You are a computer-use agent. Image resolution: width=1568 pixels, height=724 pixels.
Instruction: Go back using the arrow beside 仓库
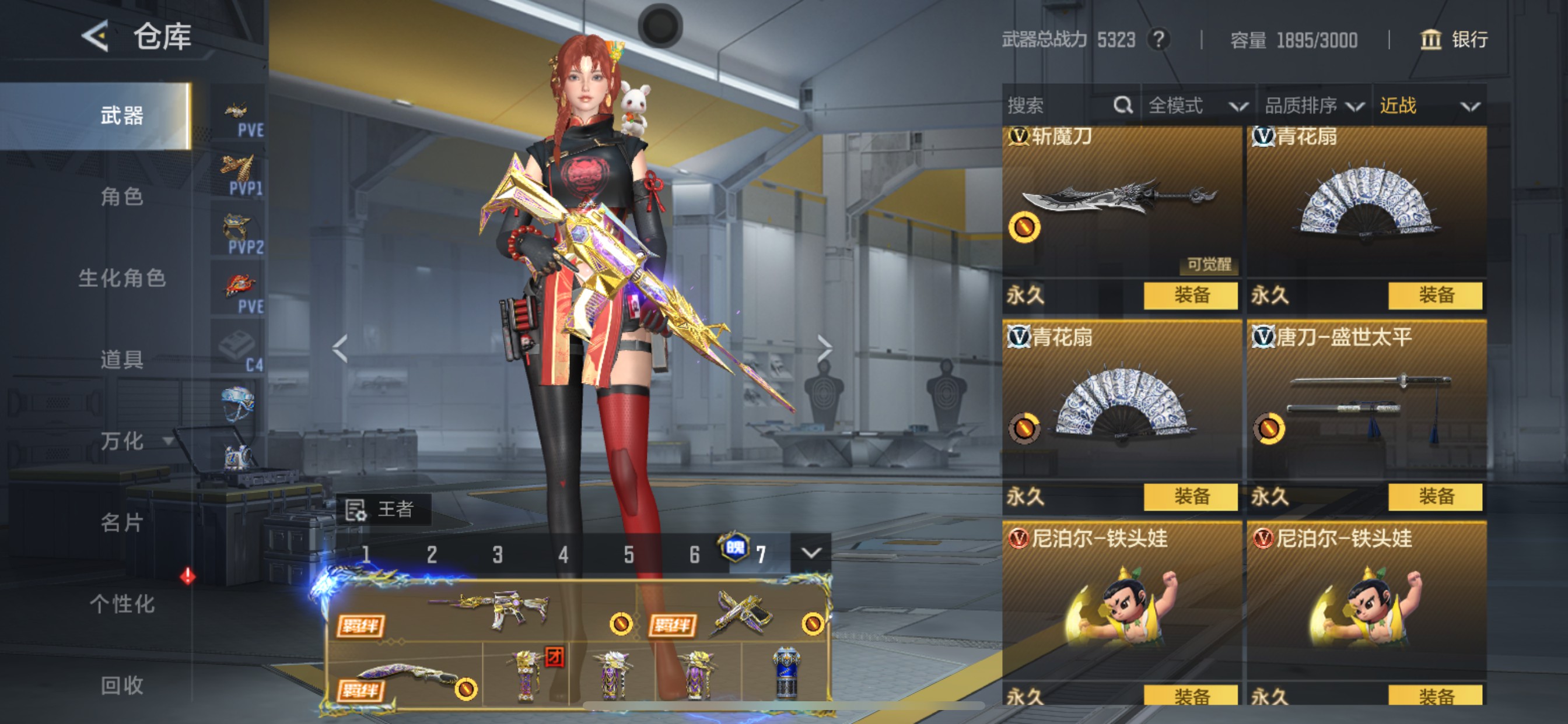tap(95, 37)
